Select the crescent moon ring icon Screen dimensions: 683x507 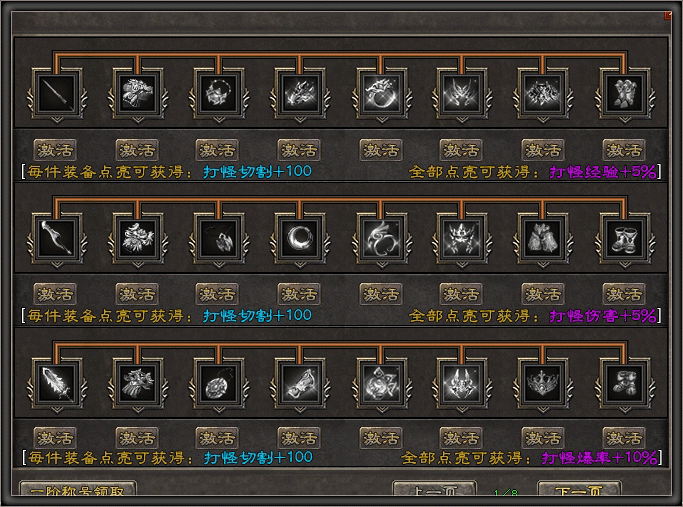click(x=301, y=238)
